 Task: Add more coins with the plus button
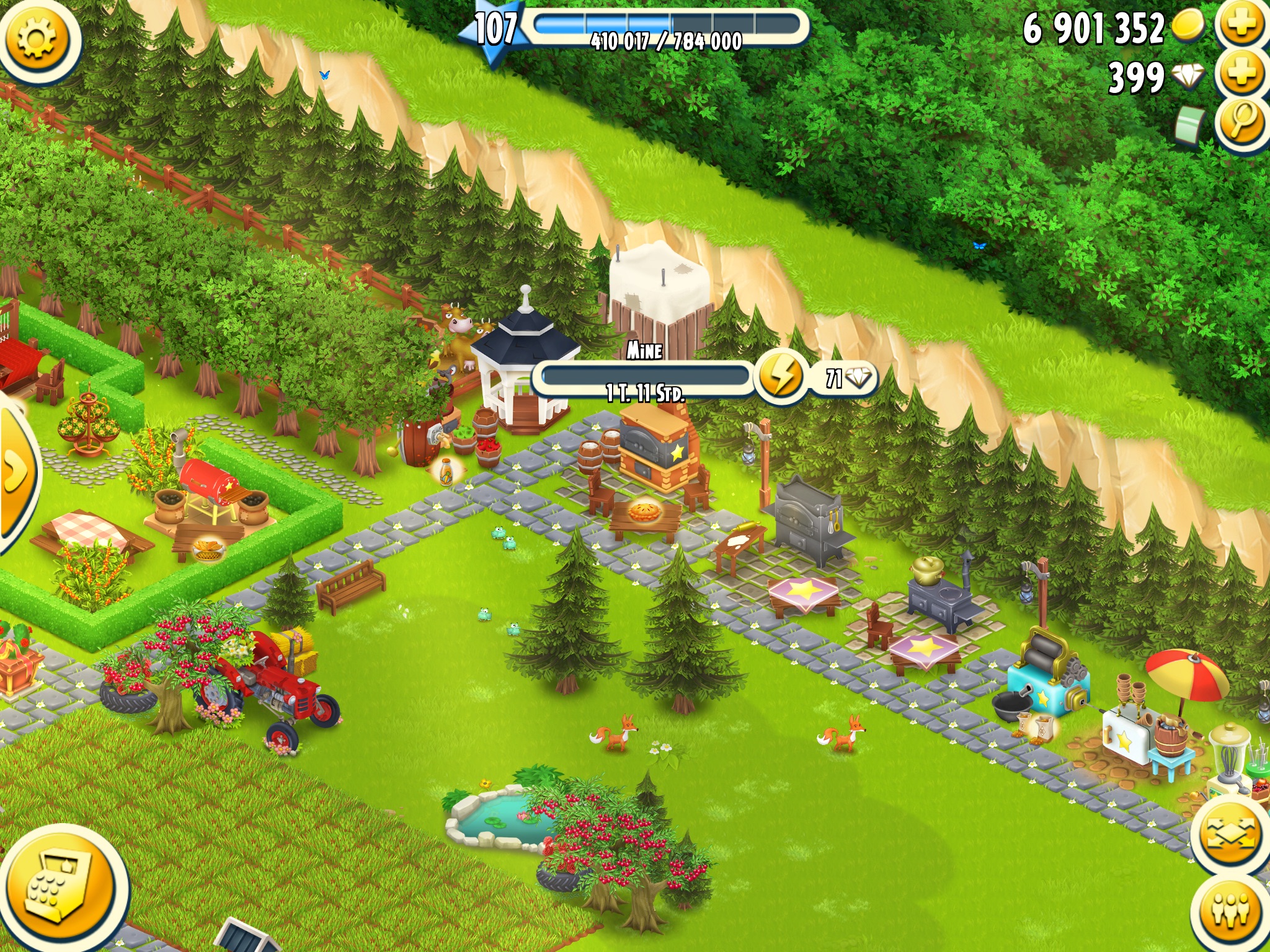[x=1241, y=26]
